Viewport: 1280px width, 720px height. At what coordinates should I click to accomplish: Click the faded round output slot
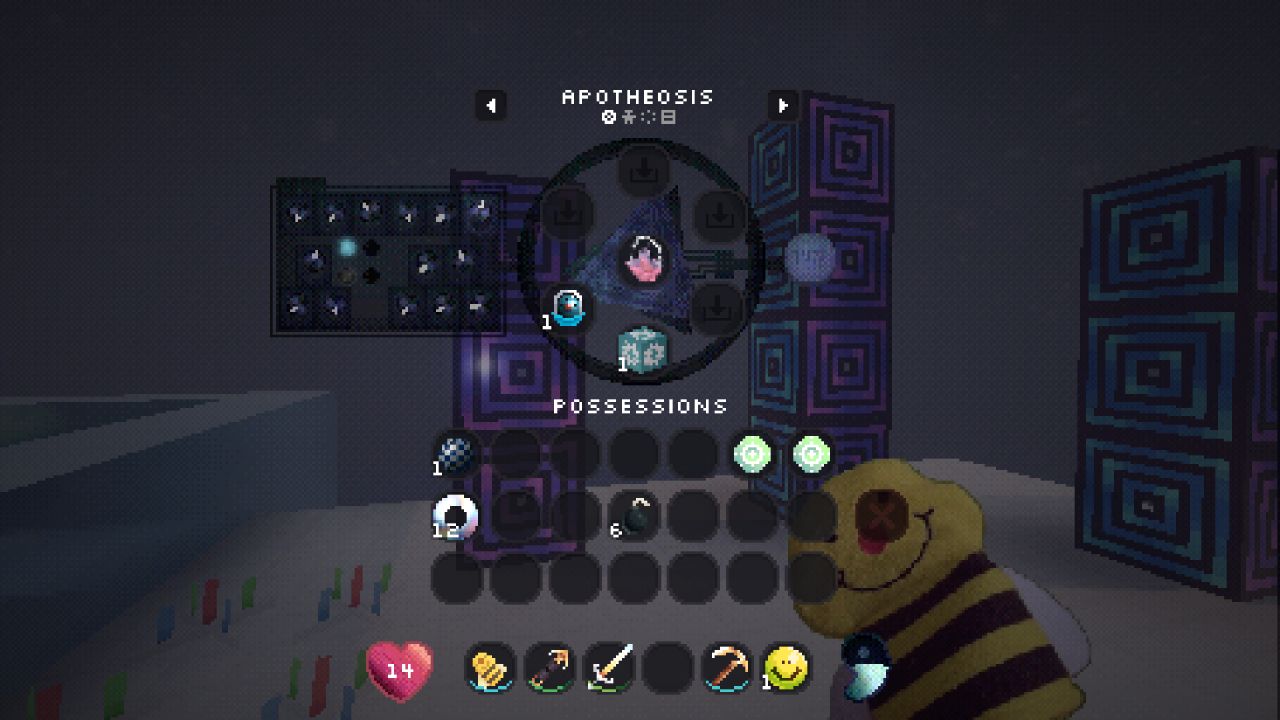809,258
